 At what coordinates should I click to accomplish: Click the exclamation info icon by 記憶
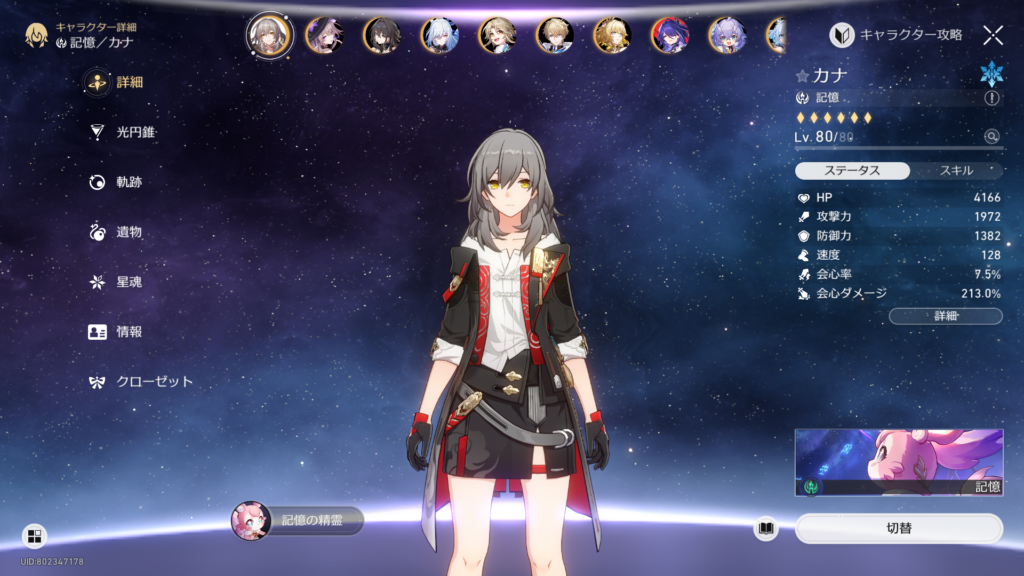(992, 98)
